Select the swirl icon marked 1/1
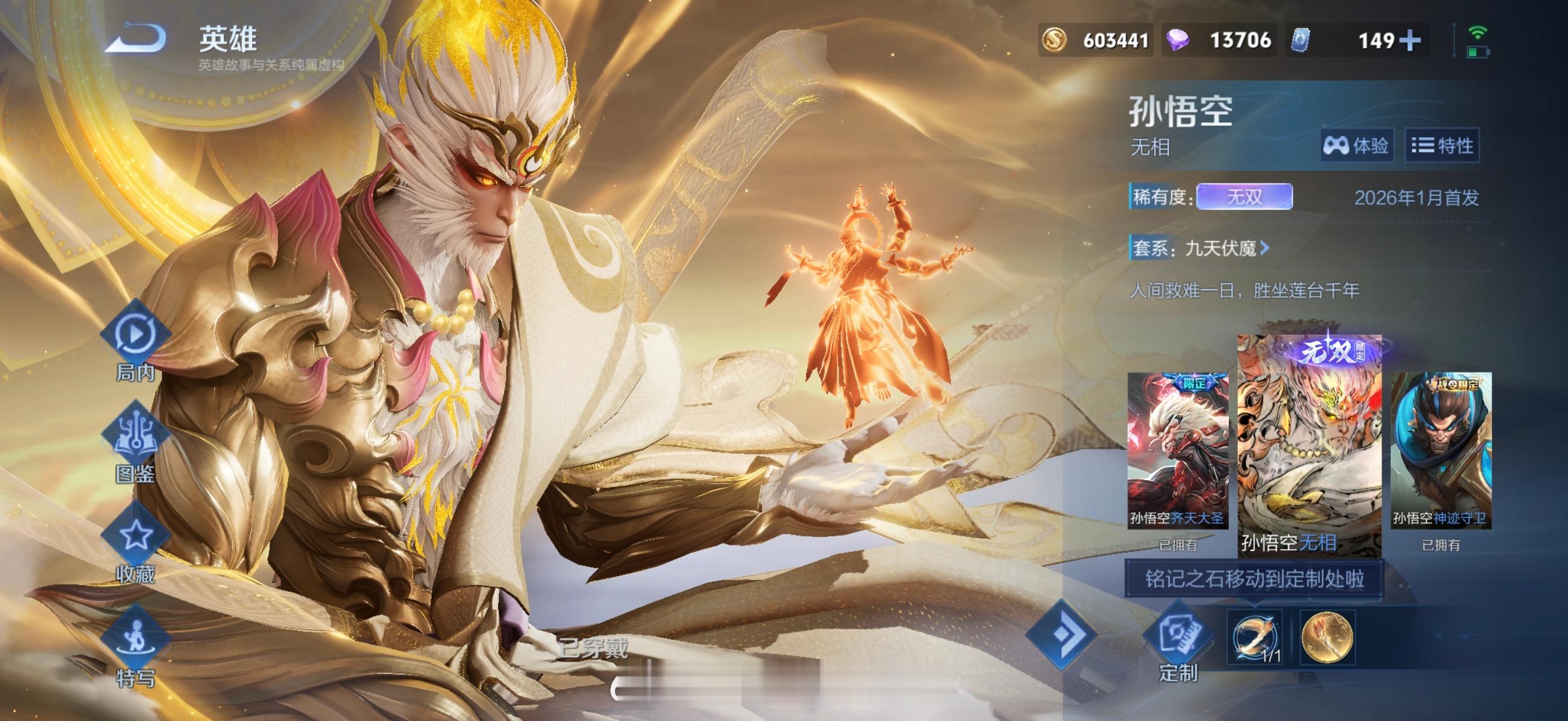Screen dimensions: 1568x721 (x=1254, y=637)
